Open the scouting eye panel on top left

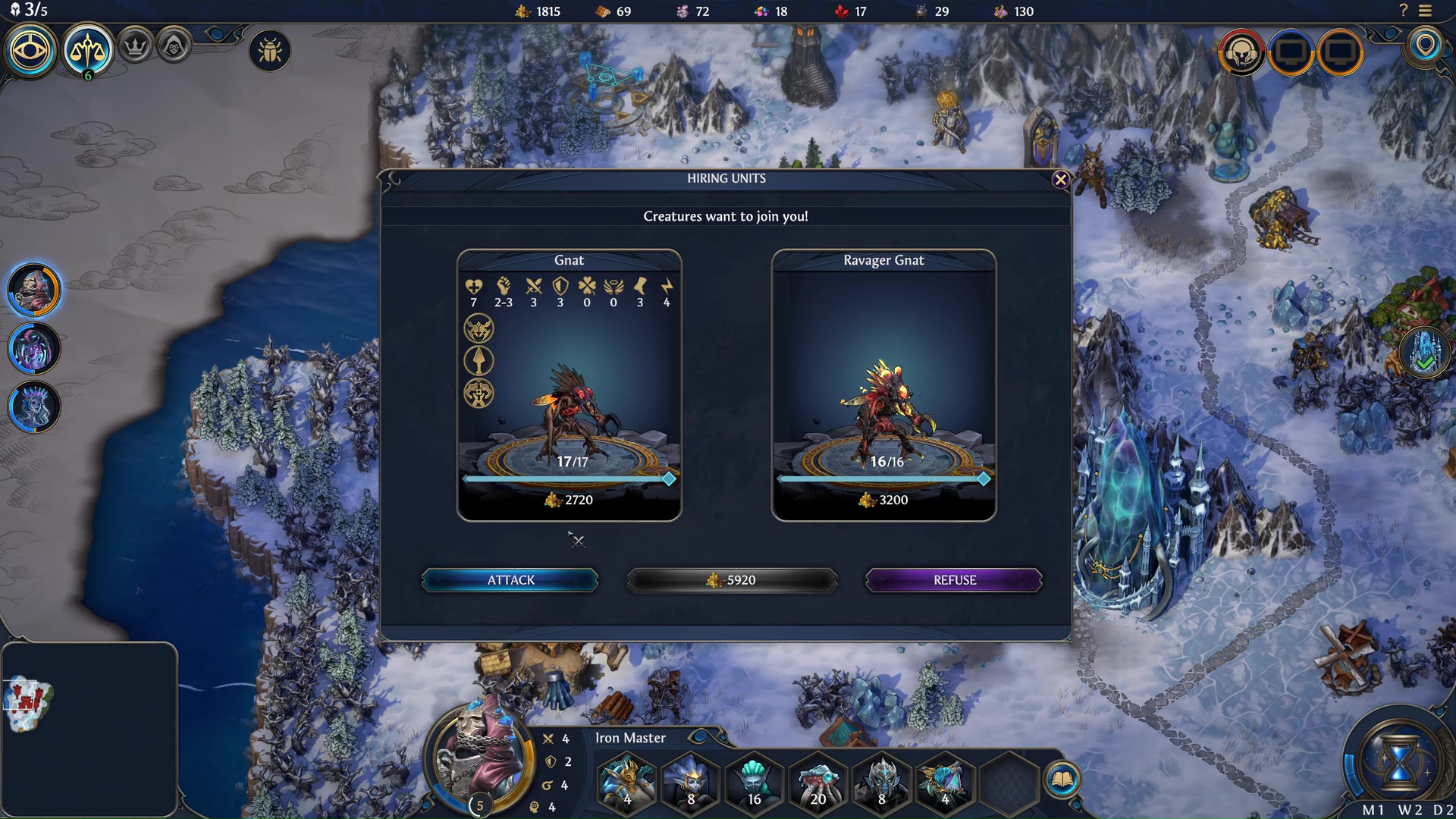point(30,50)
